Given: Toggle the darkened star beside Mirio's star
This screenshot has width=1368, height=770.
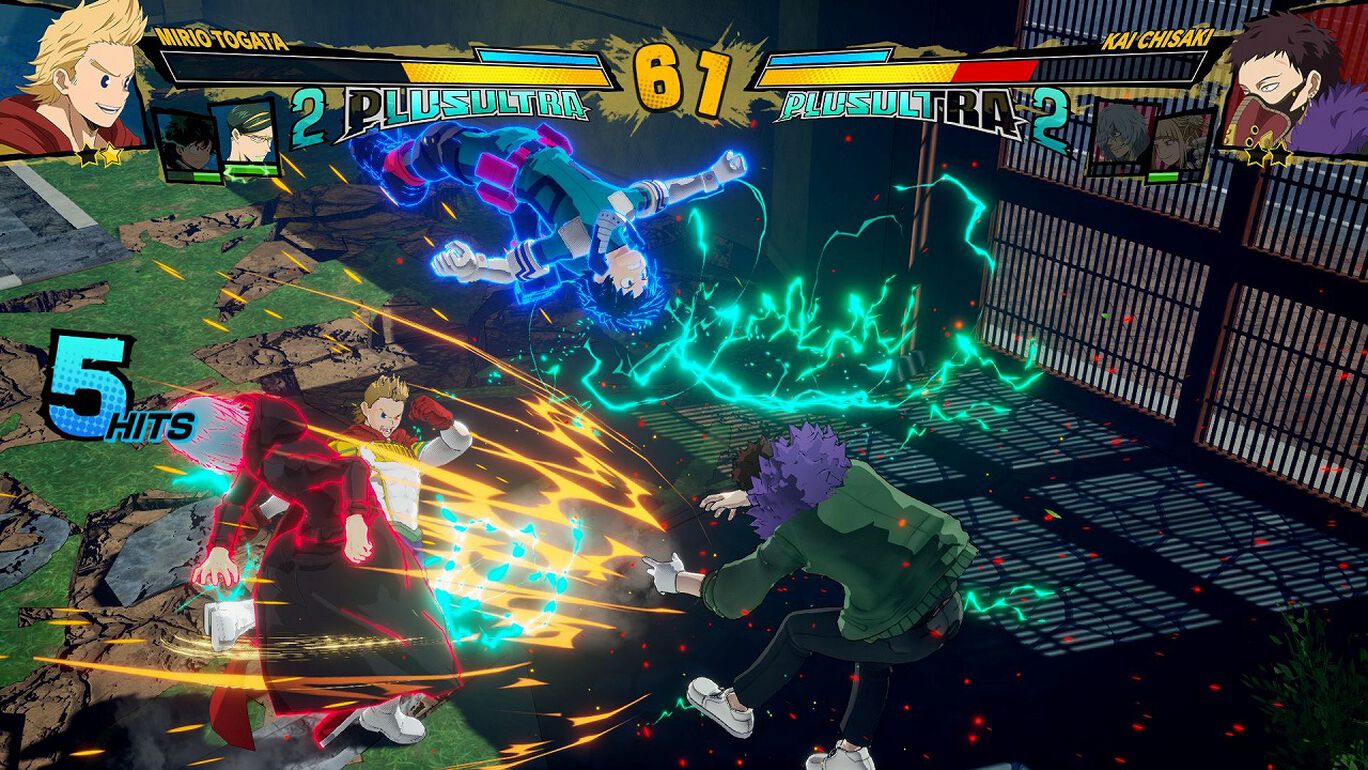Looking at the screenshot, I should pyautogui.click(x=85, y=154).
